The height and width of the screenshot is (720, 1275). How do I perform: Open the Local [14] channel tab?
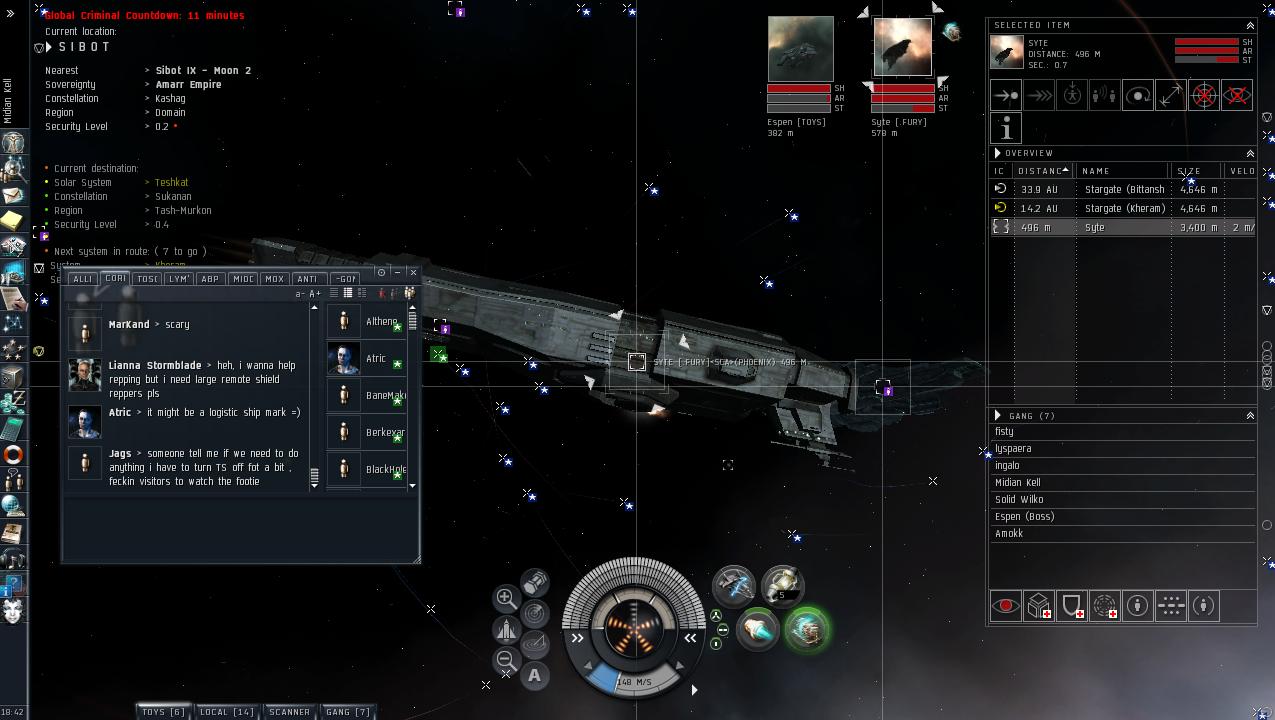click(227, 712)
